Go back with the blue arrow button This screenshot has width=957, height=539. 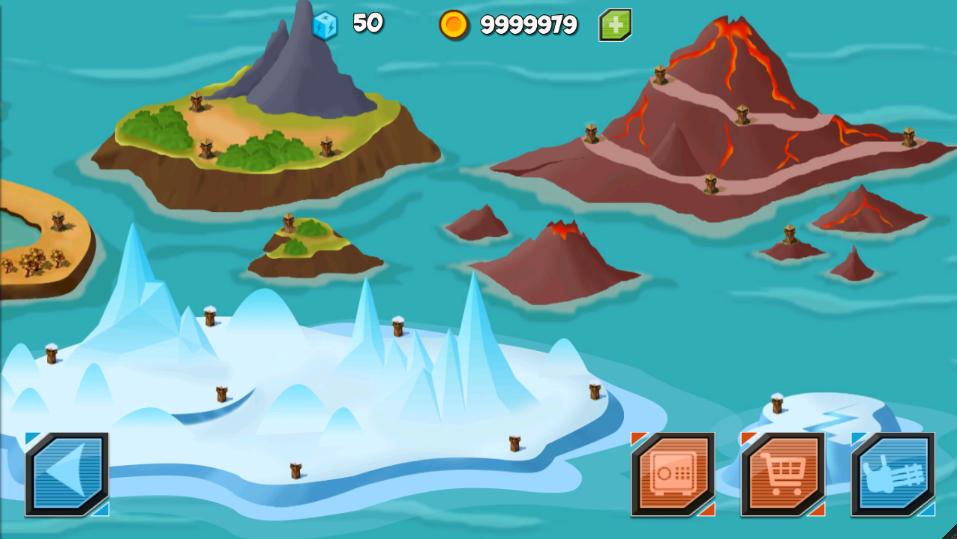pos(66,474)
